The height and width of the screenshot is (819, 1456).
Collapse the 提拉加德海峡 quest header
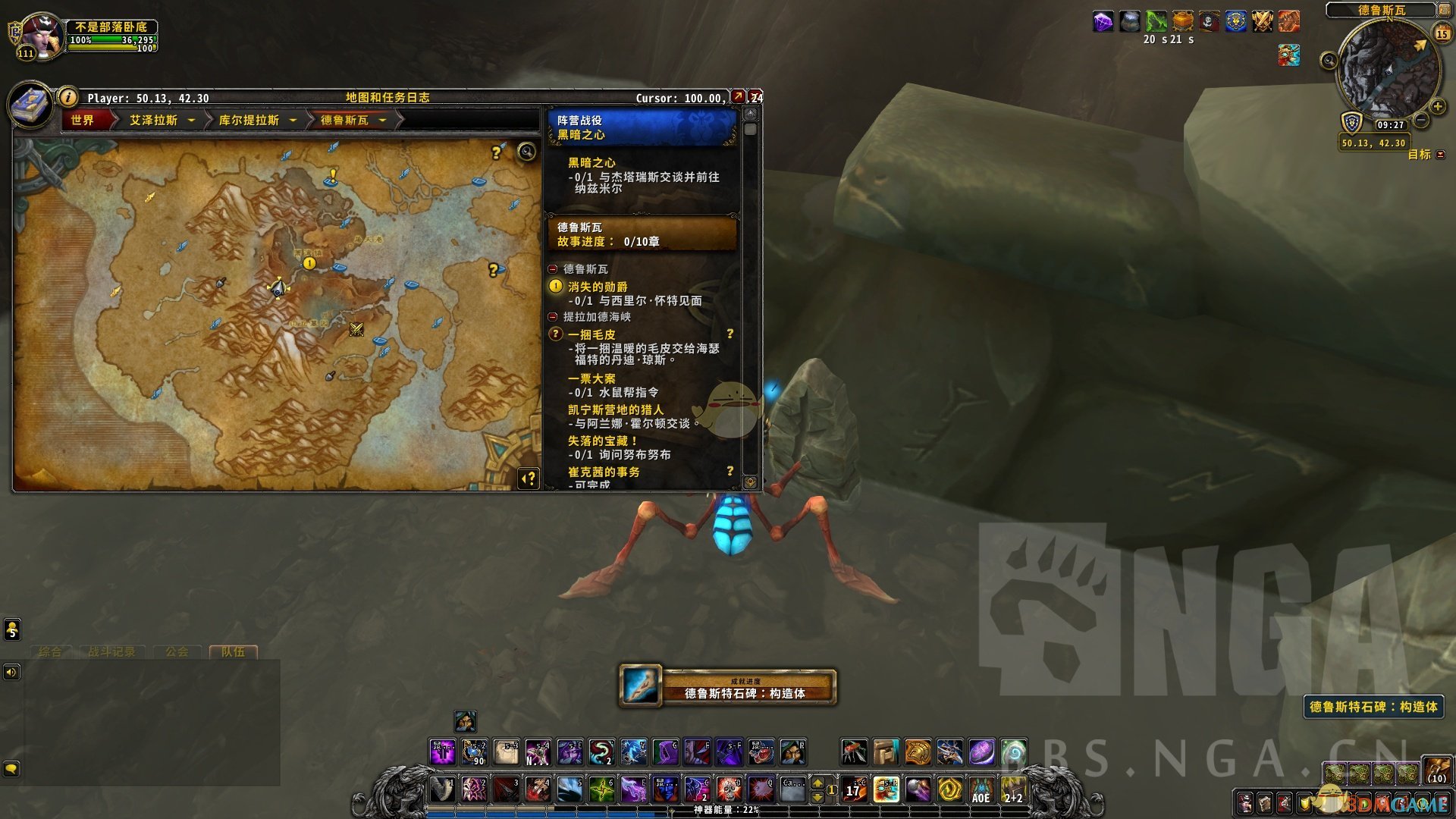(553, 317)
